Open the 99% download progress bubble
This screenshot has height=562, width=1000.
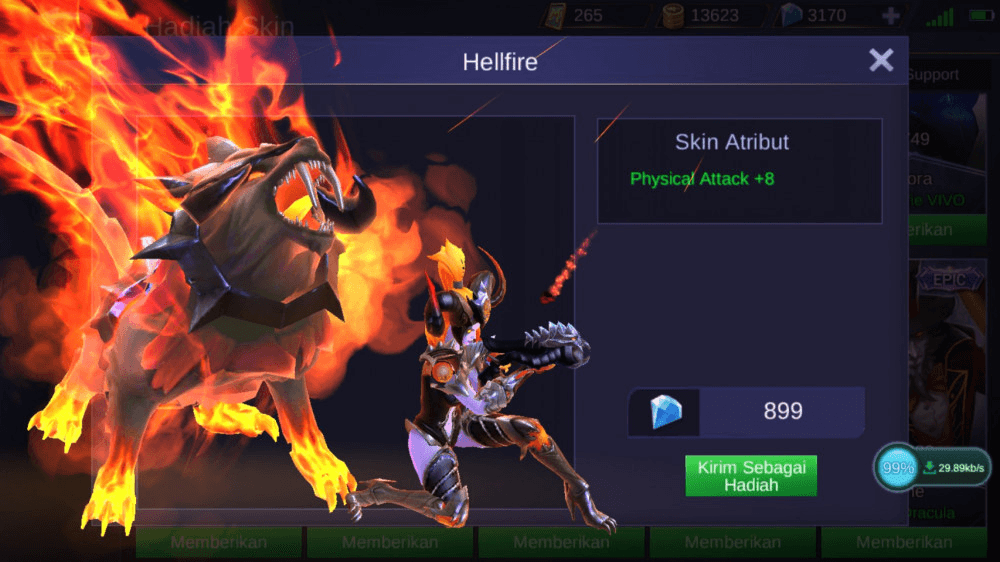[x=897, y=468]
